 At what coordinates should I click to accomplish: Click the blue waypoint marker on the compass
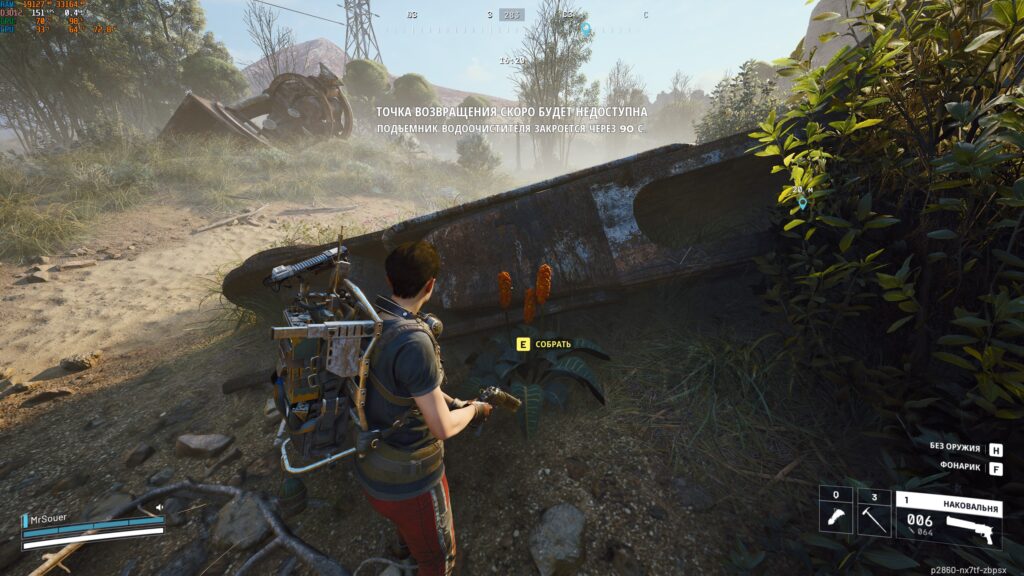tap(587, 29)
